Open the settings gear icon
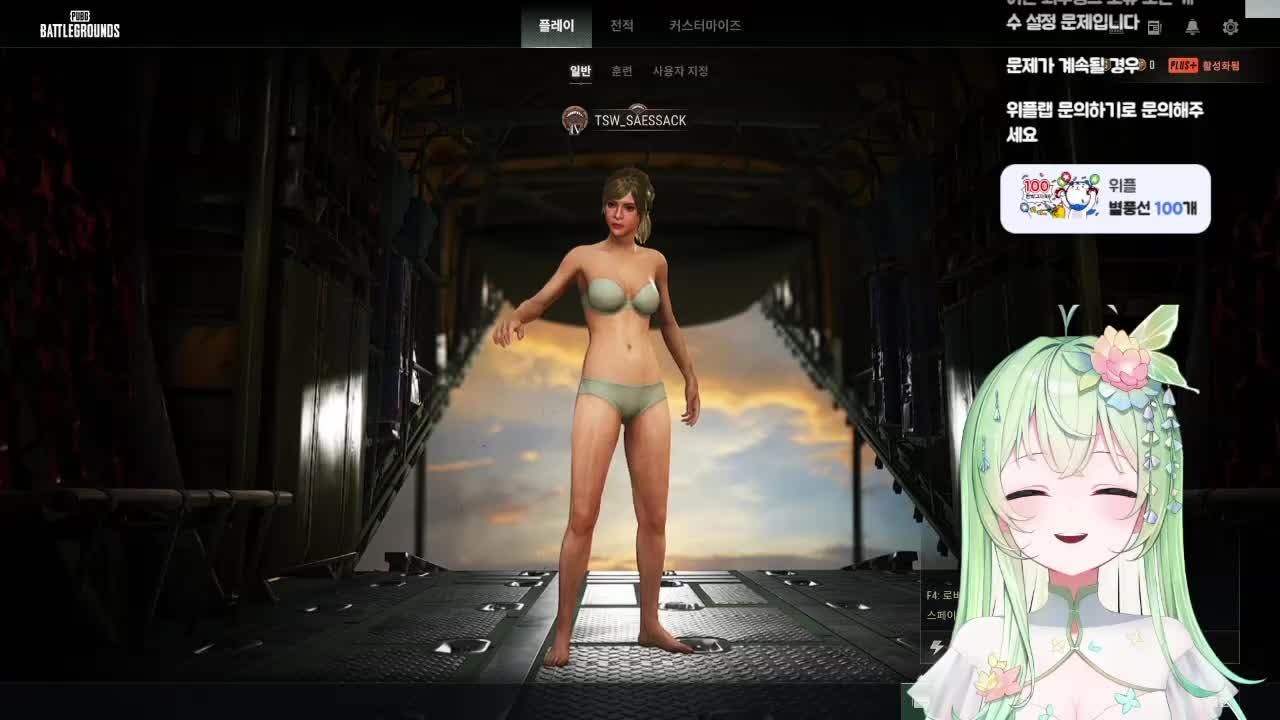Image resolution: width=1280 pixels, height=720 pixels. 1231,27
